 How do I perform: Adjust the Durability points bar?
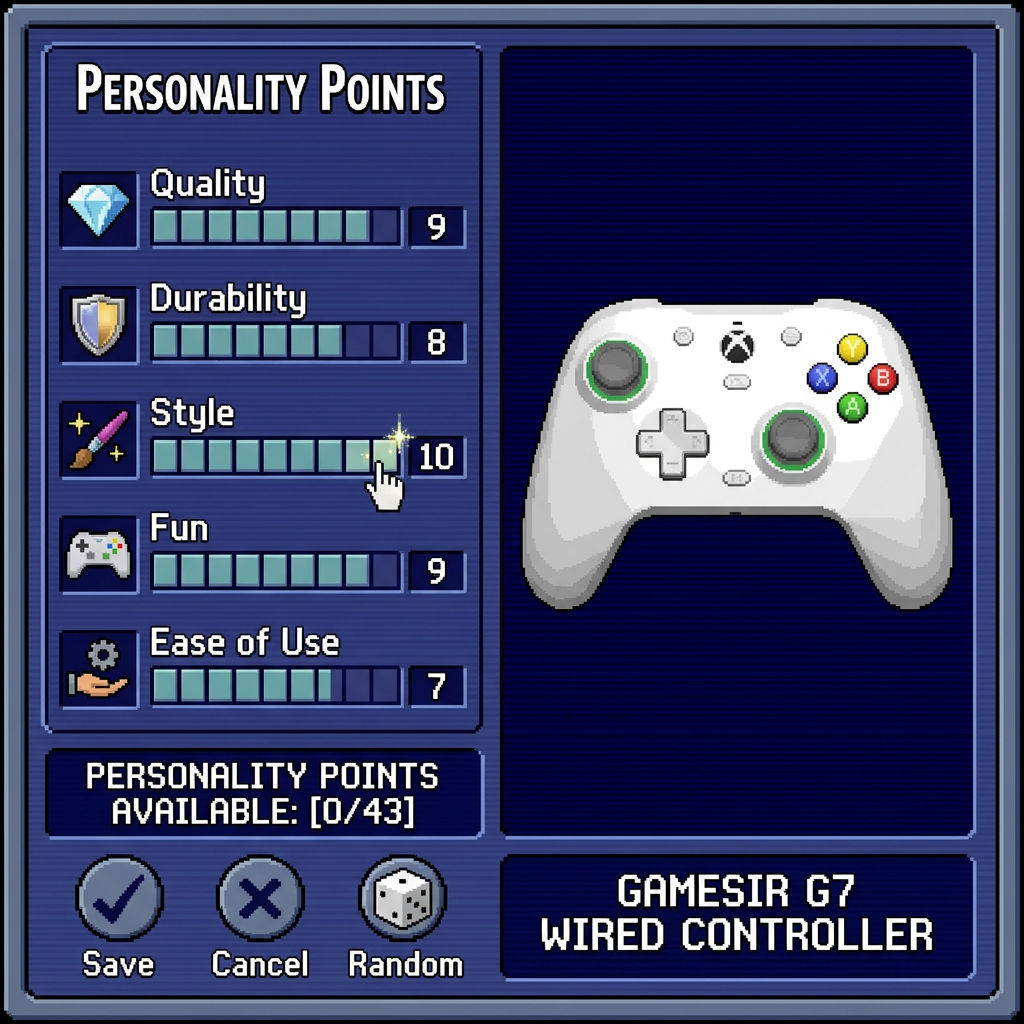pyautogui.click(x=275, y=342)
